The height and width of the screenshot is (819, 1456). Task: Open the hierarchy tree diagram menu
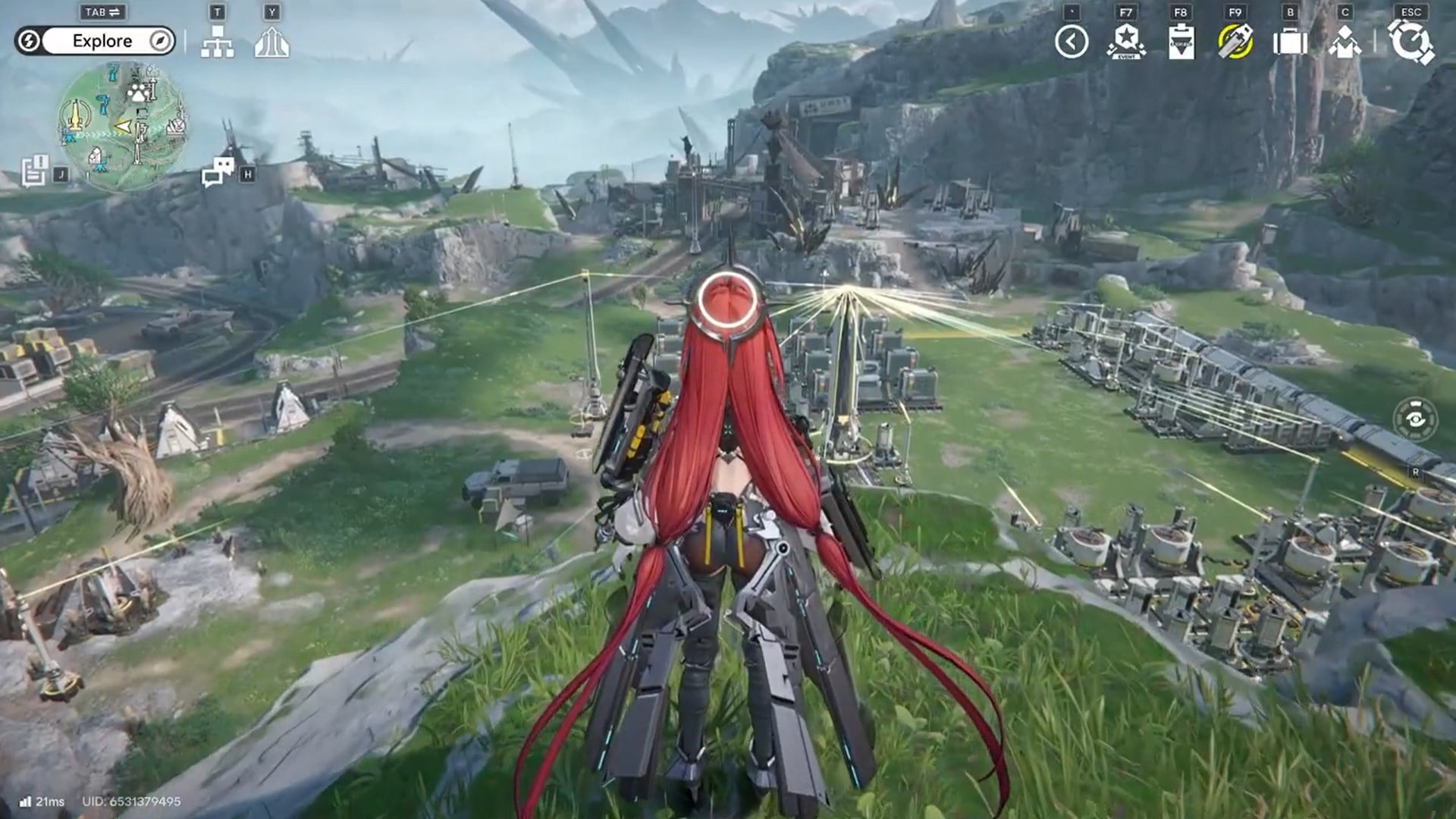point(218,42)
